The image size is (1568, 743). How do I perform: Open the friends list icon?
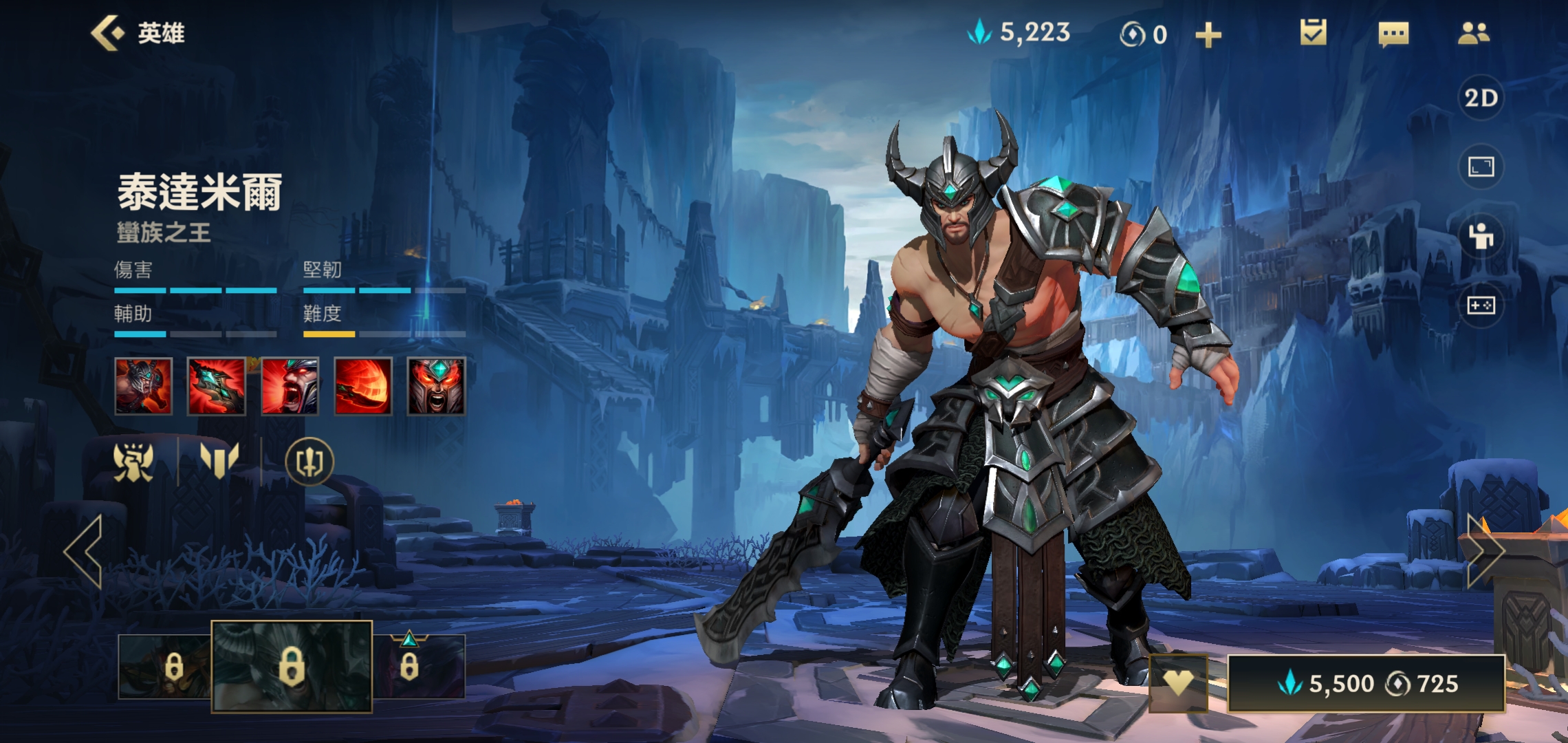tap(1473, 33)
